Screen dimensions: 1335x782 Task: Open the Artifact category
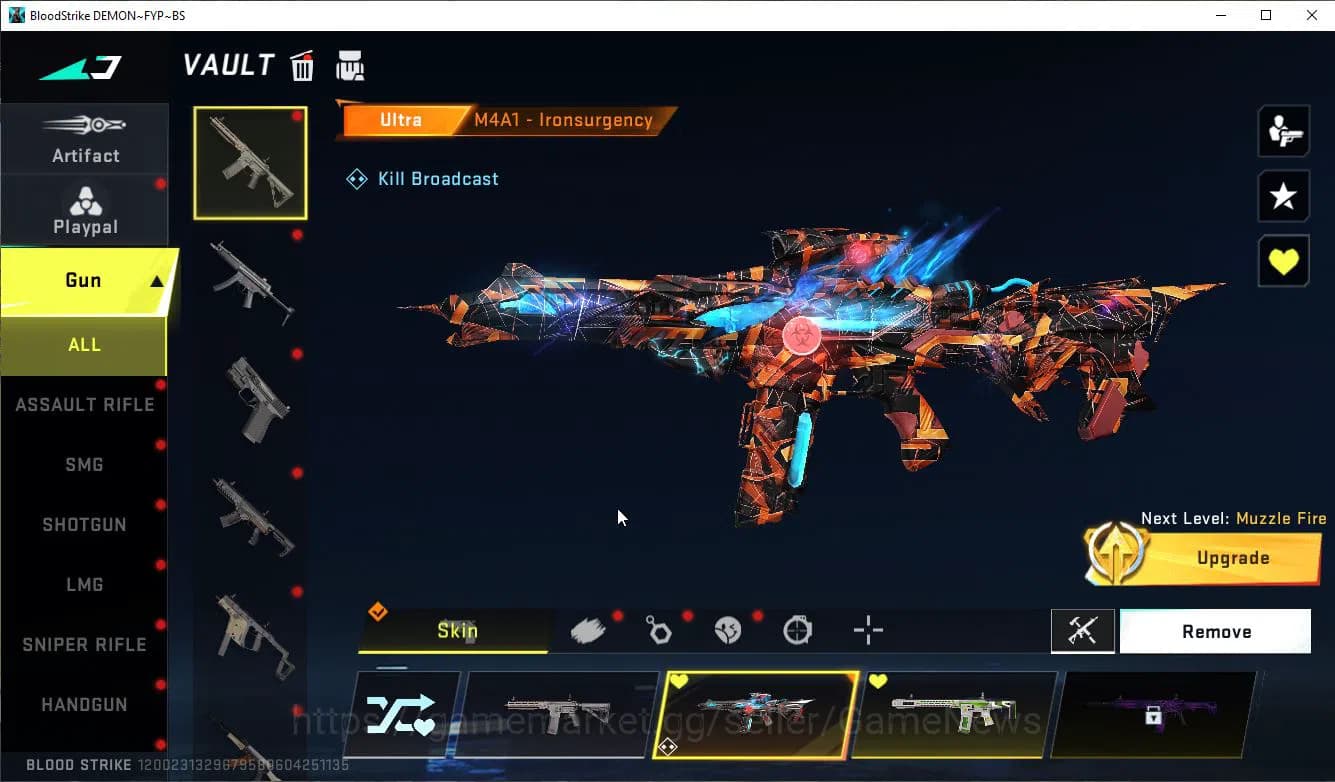pyautogui.click(x=85, y=139)
